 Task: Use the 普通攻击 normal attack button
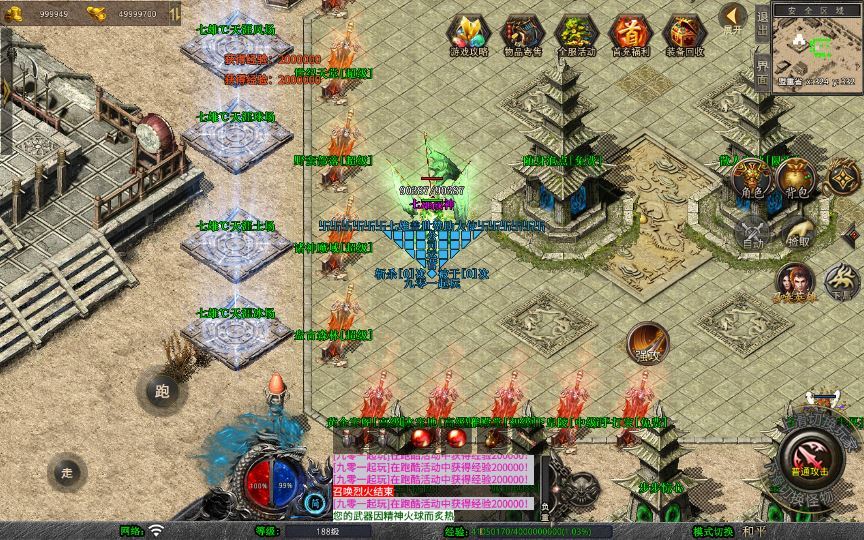tap(808, 460)
